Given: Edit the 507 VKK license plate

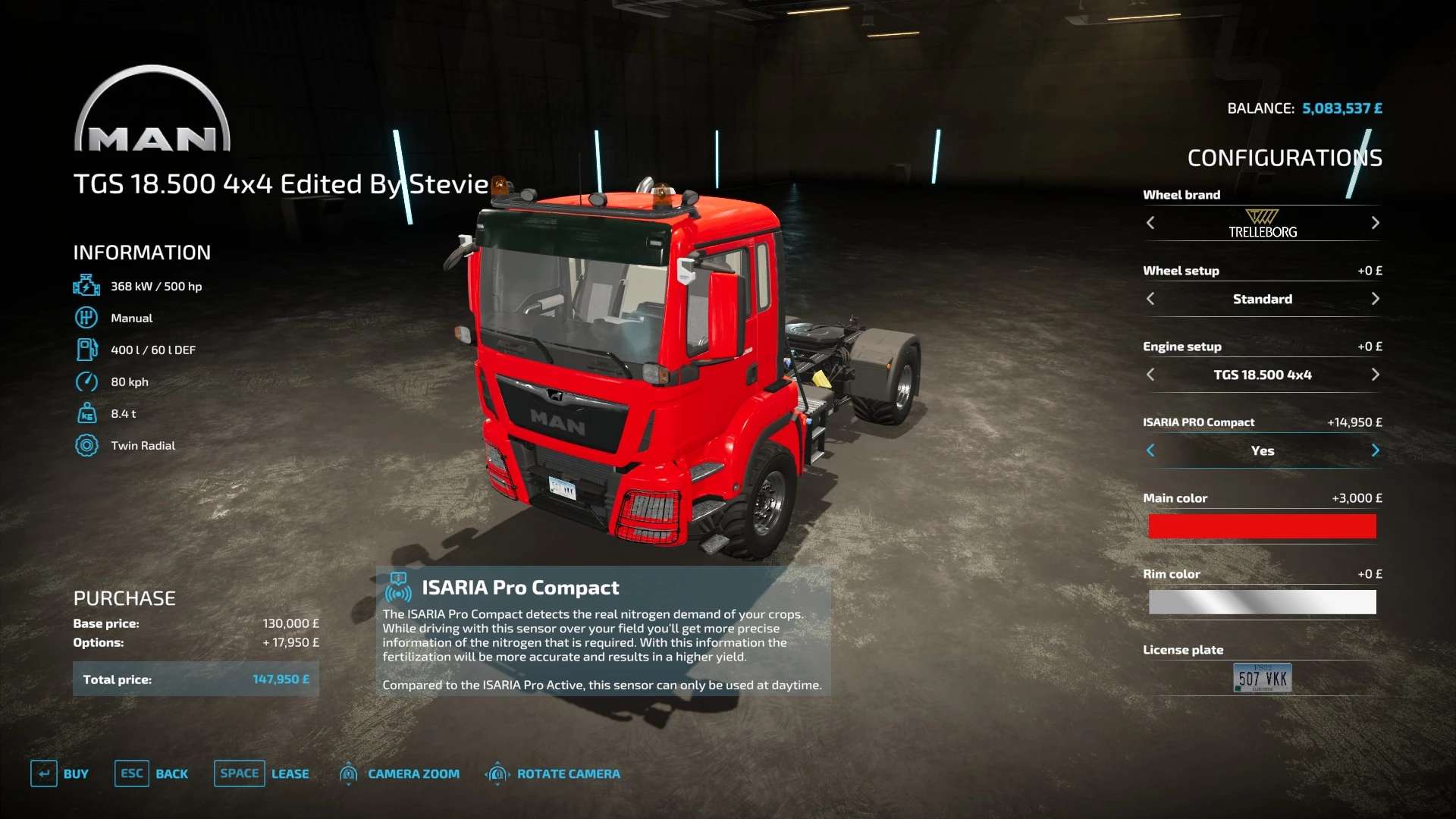Looking at the screenshot, I should coord(1262,678).
